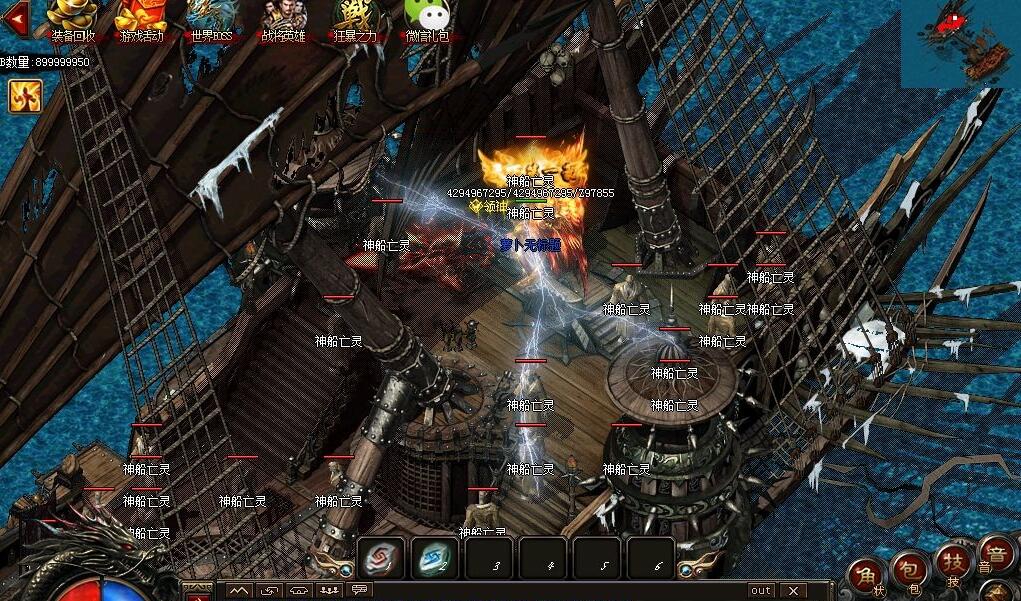
Task: Open the character panel with the 角 button
Action: tap(866, 577)
